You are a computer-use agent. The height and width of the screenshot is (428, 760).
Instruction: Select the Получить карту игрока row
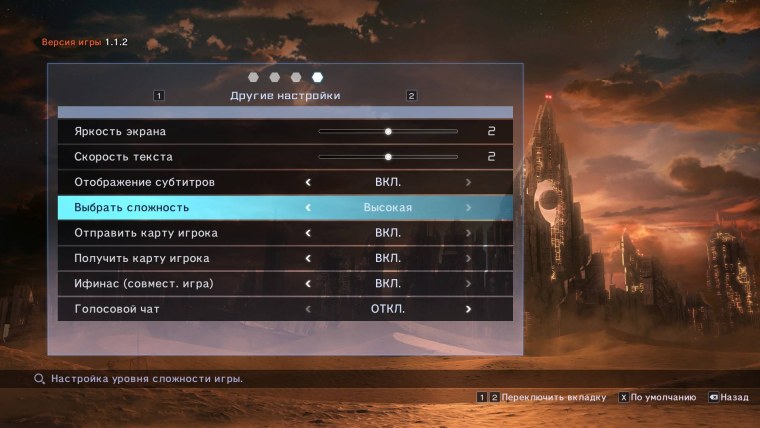(142, 259)
